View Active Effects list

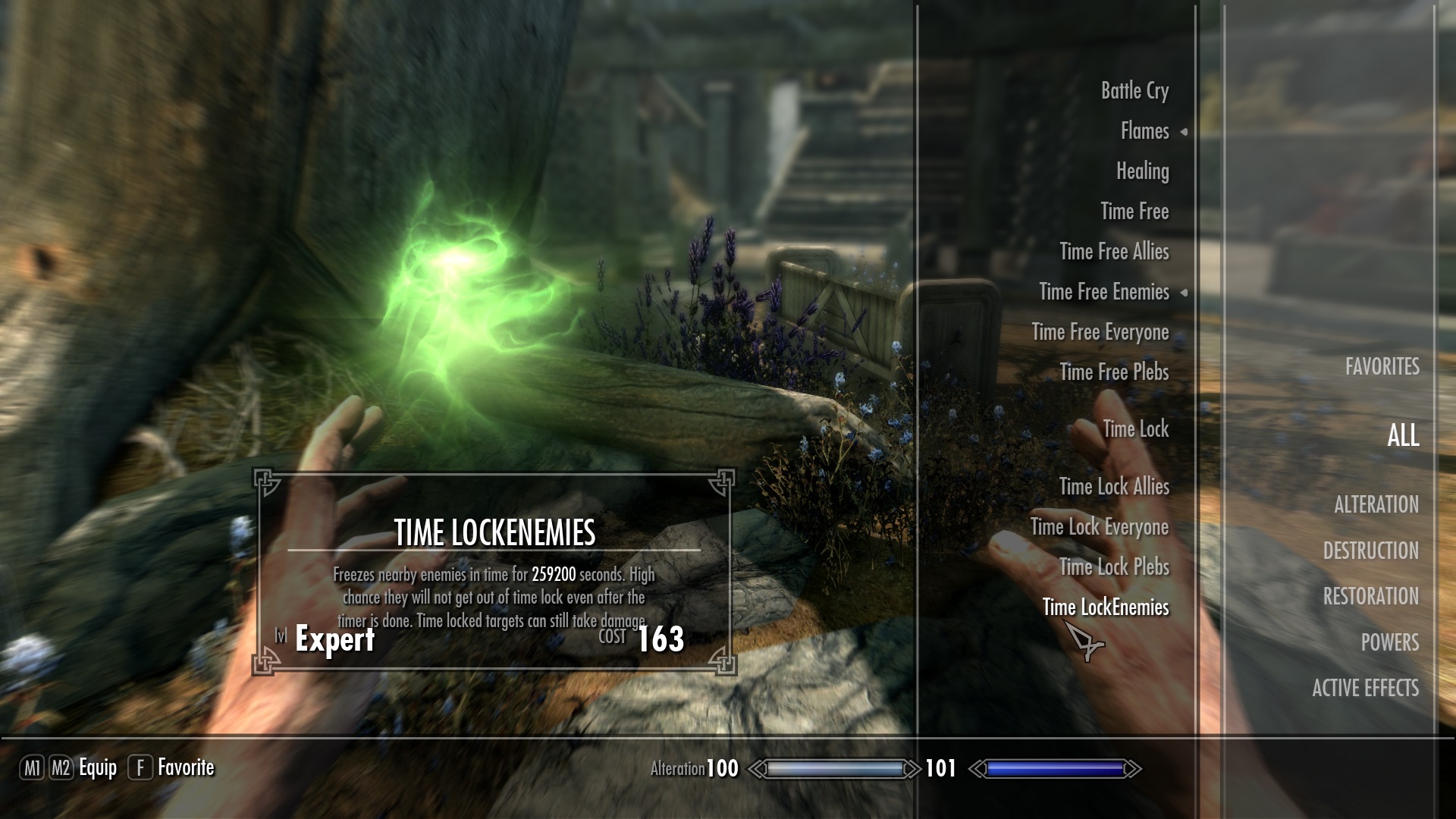(1365, 689)
